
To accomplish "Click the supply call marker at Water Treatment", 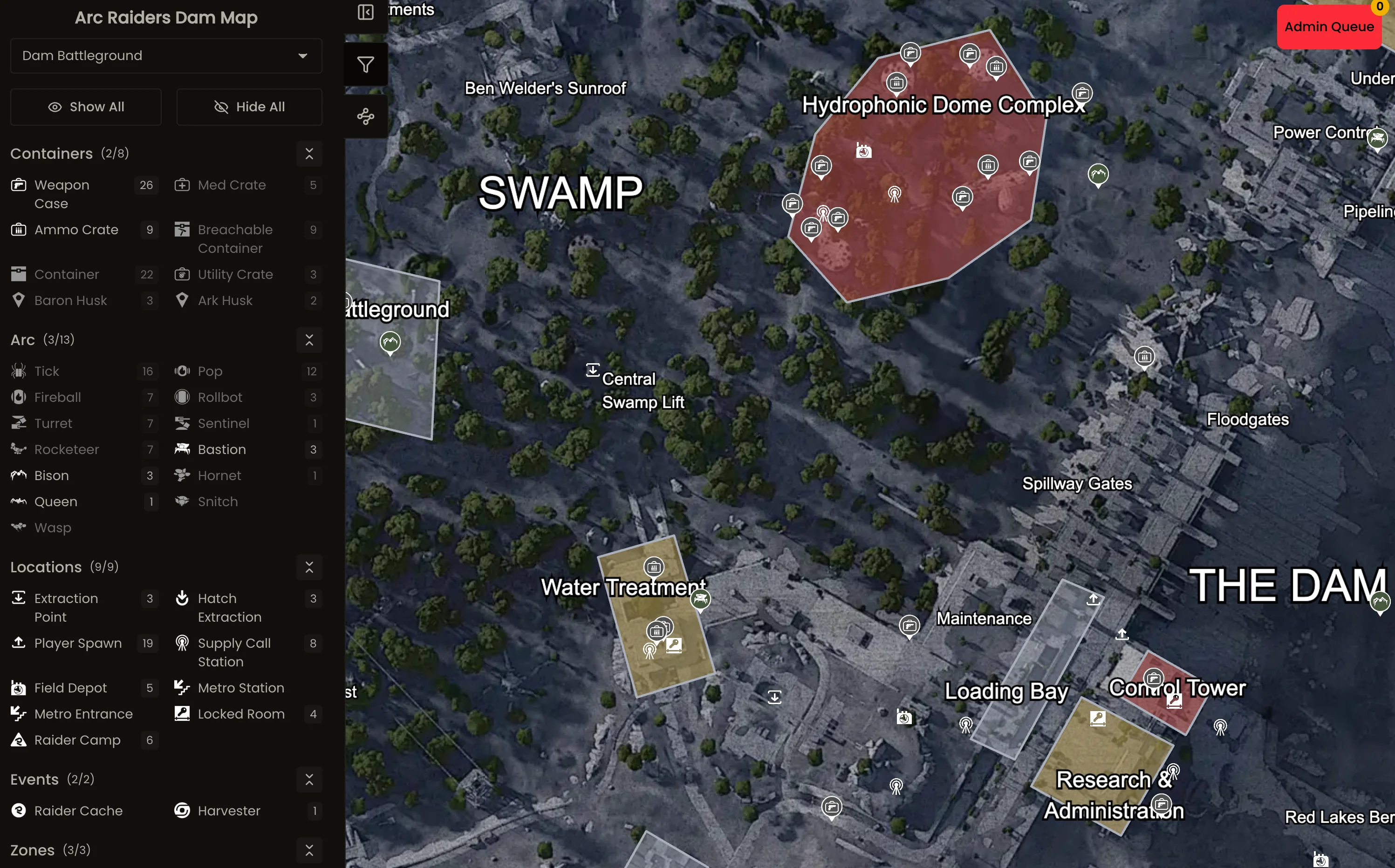I will tap(649, 651).
